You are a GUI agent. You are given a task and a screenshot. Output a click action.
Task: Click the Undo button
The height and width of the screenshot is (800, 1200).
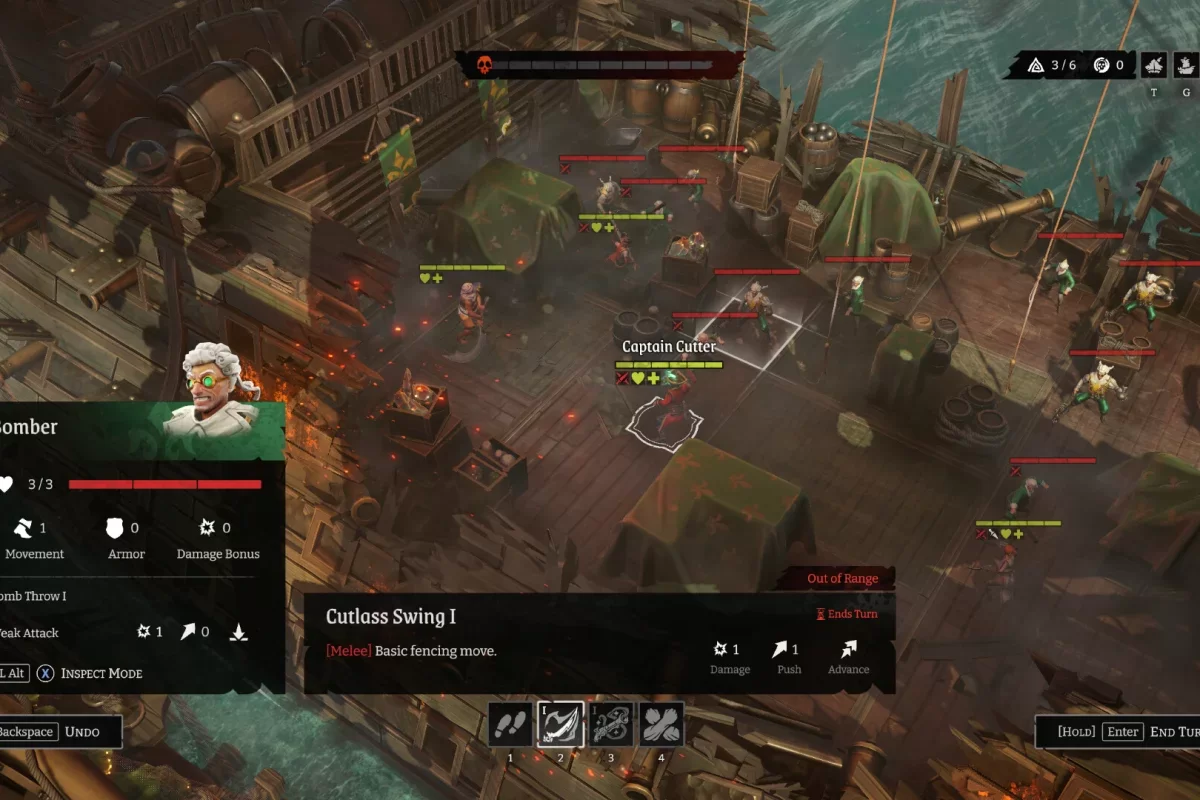(x=60, y=731)
